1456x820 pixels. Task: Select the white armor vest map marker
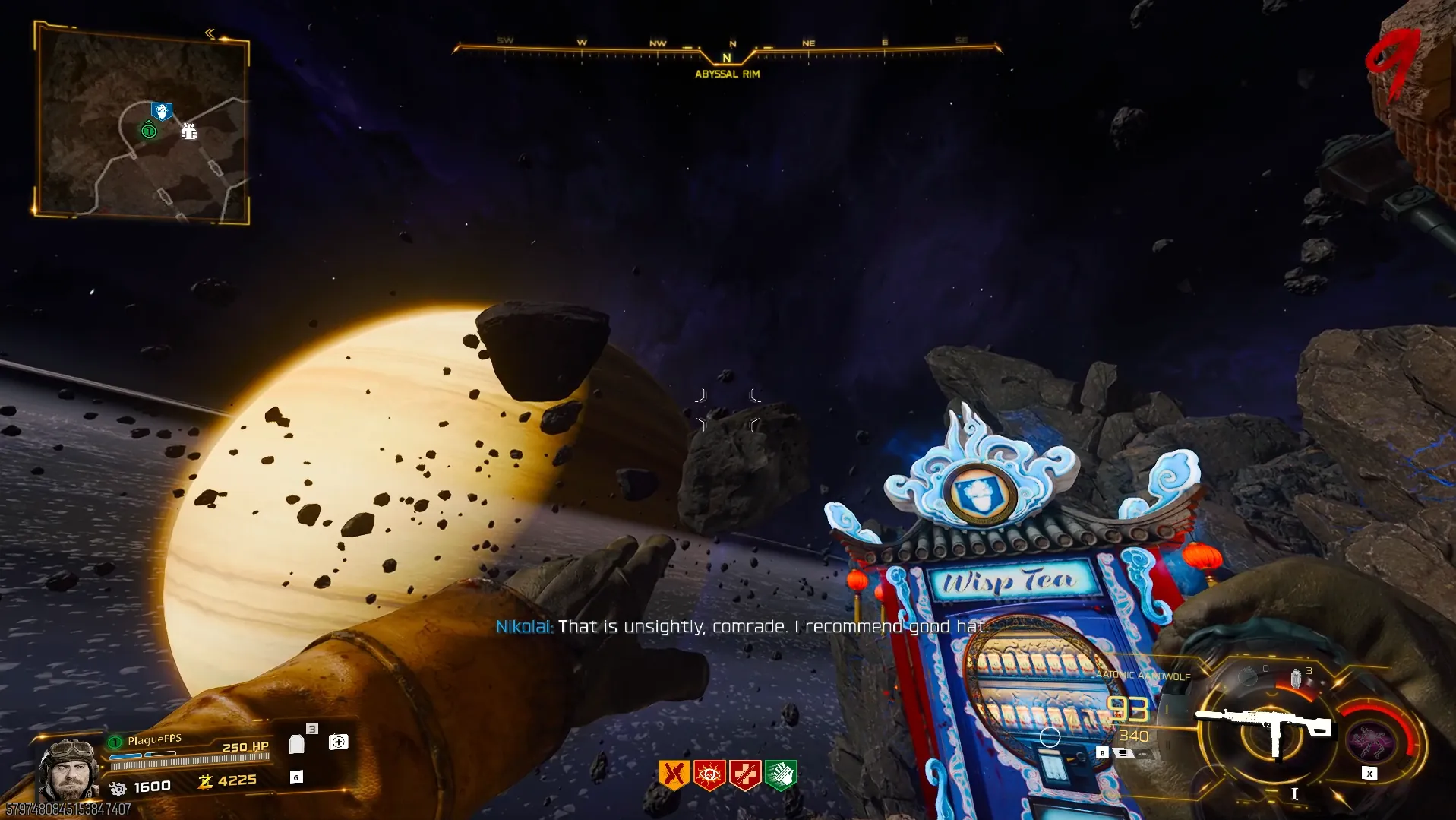click(189, 131)
